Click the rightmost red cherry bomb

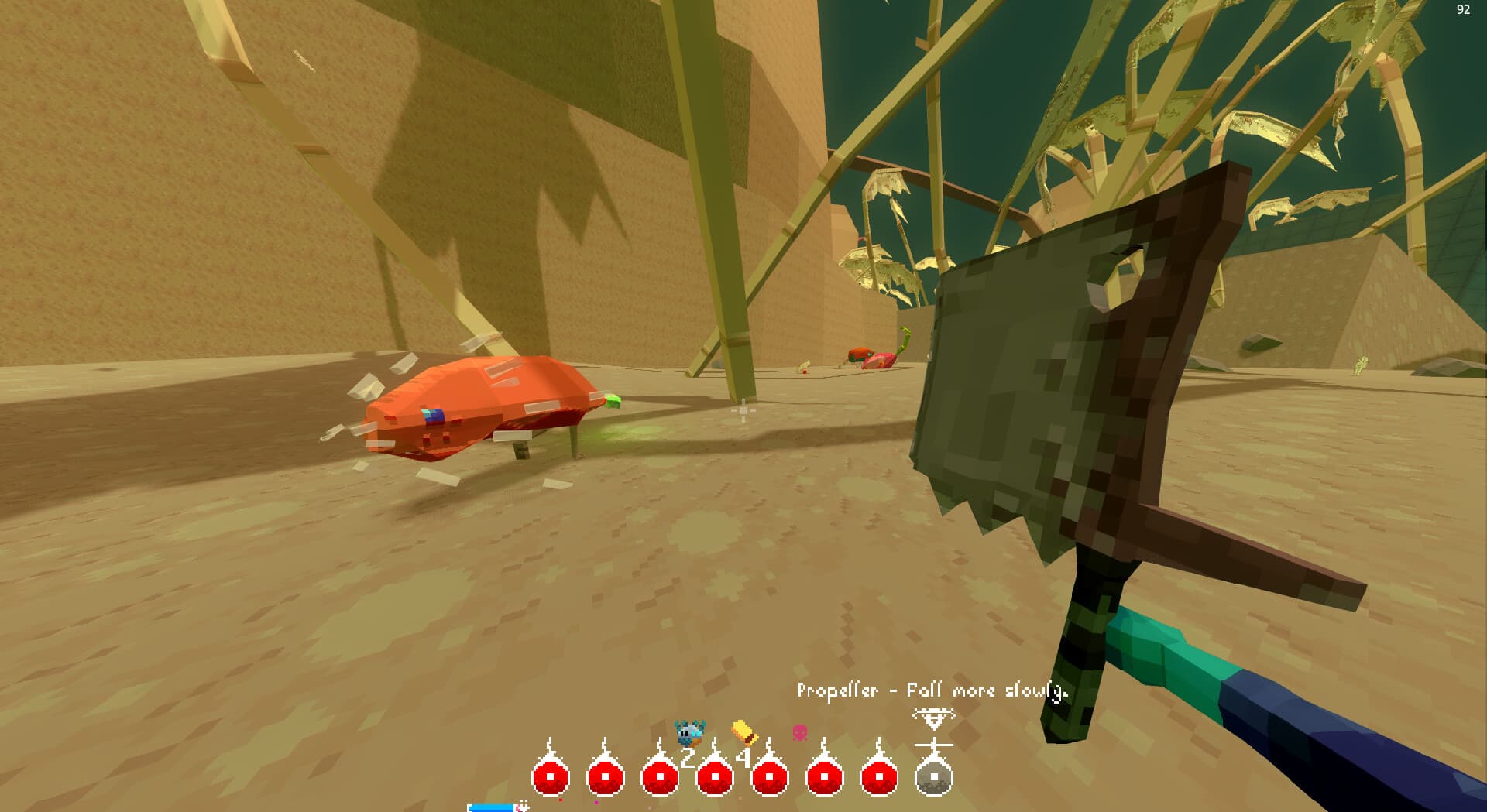pyautogui.click(x=877, y=777)
